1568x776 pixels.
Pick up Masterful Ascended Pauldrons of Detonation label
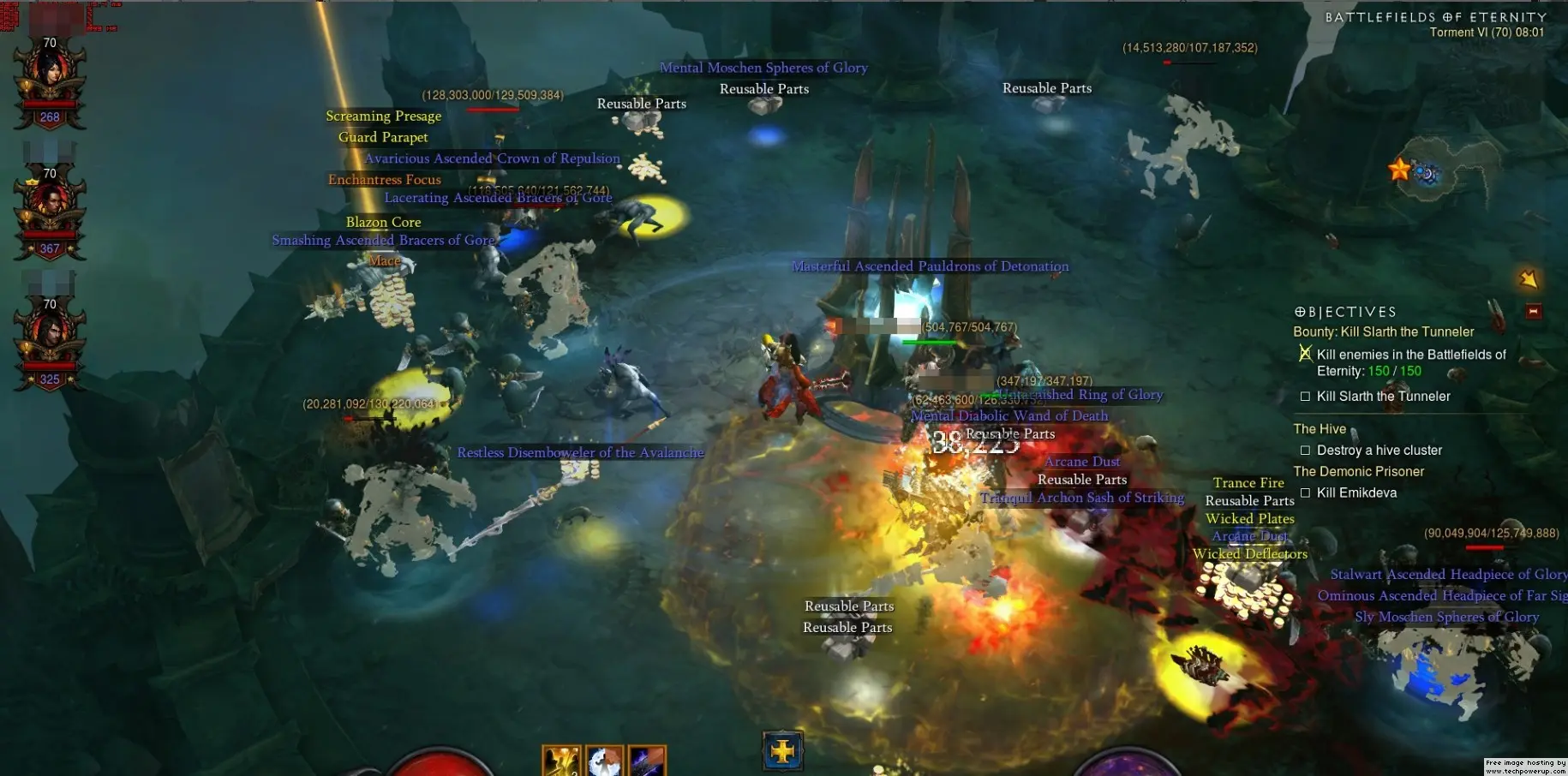[x=930, y=266]
